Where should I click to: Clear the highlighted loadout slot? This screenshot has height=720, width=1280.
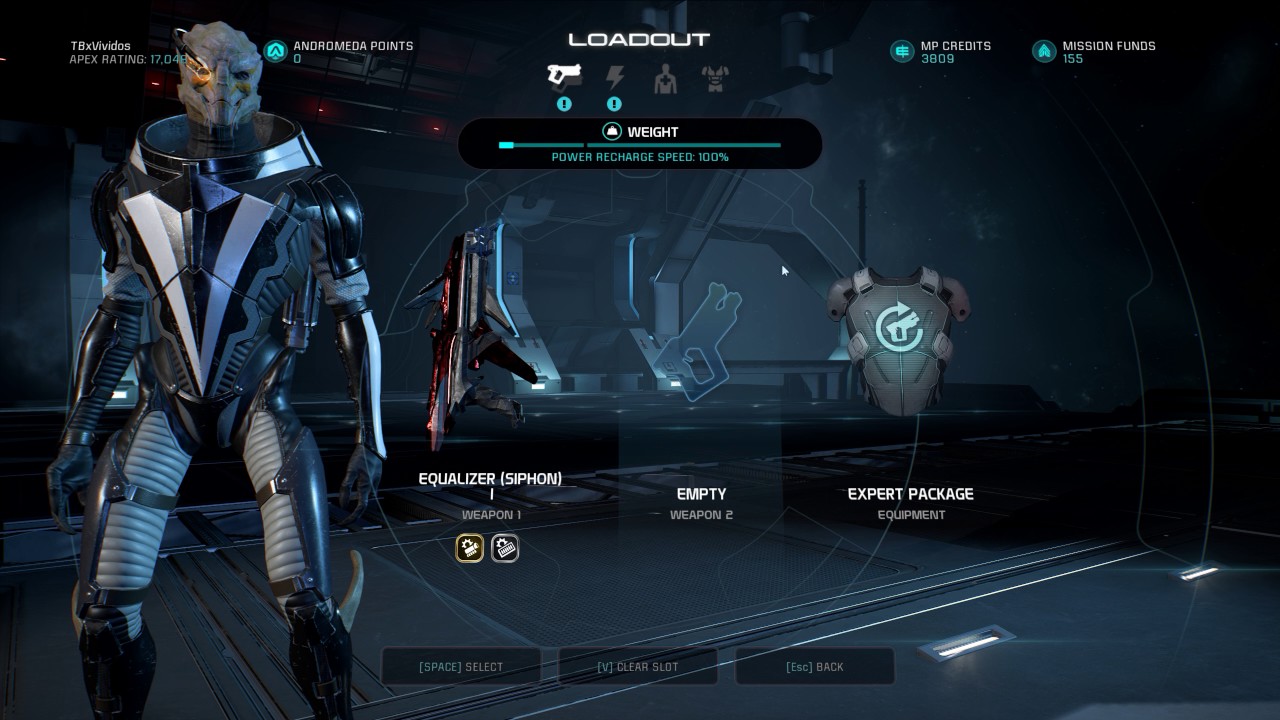click(x=637, y=667)
